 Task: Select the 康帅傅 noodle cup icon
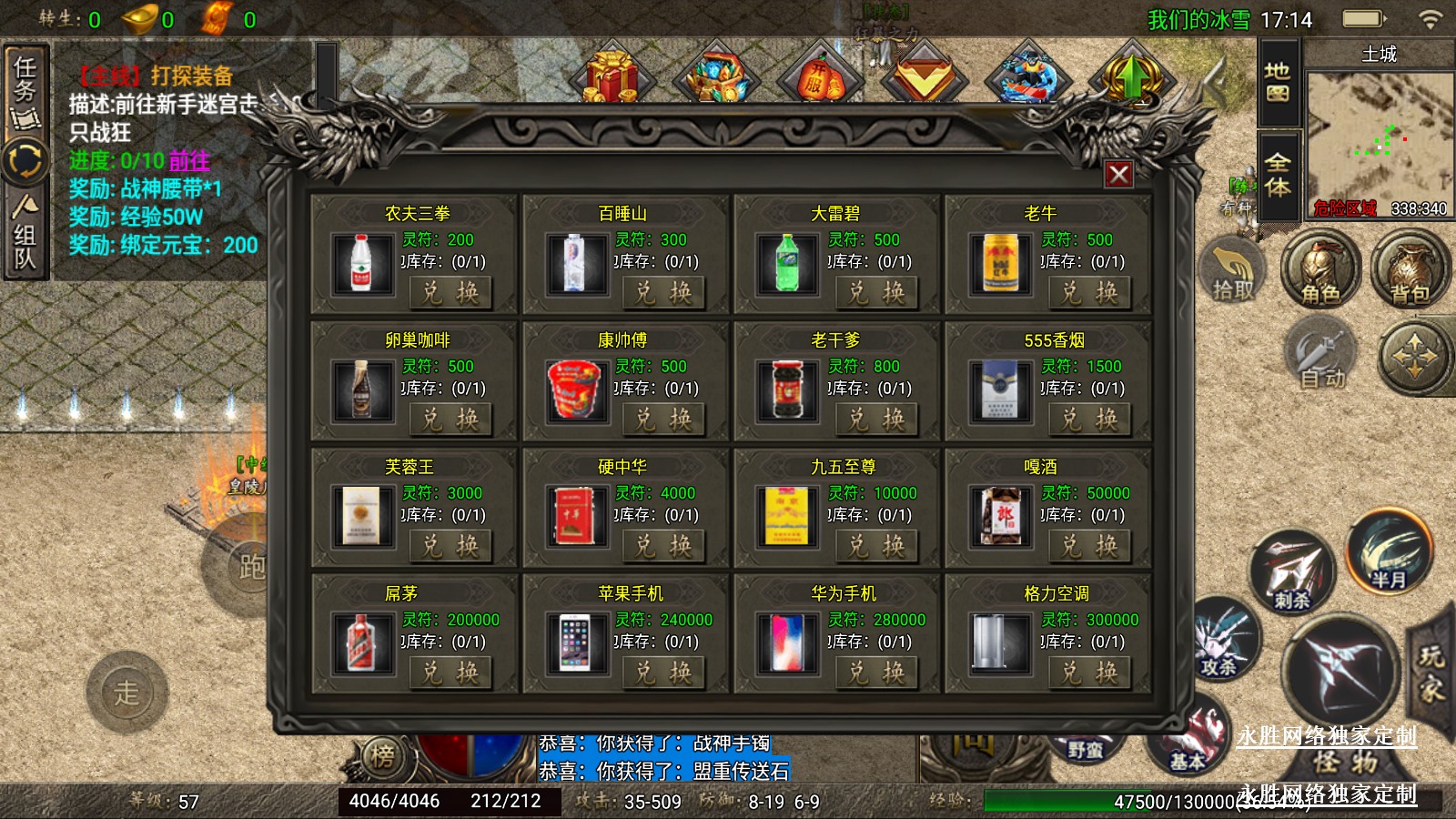pyautogui.click(x=574, y=389)
